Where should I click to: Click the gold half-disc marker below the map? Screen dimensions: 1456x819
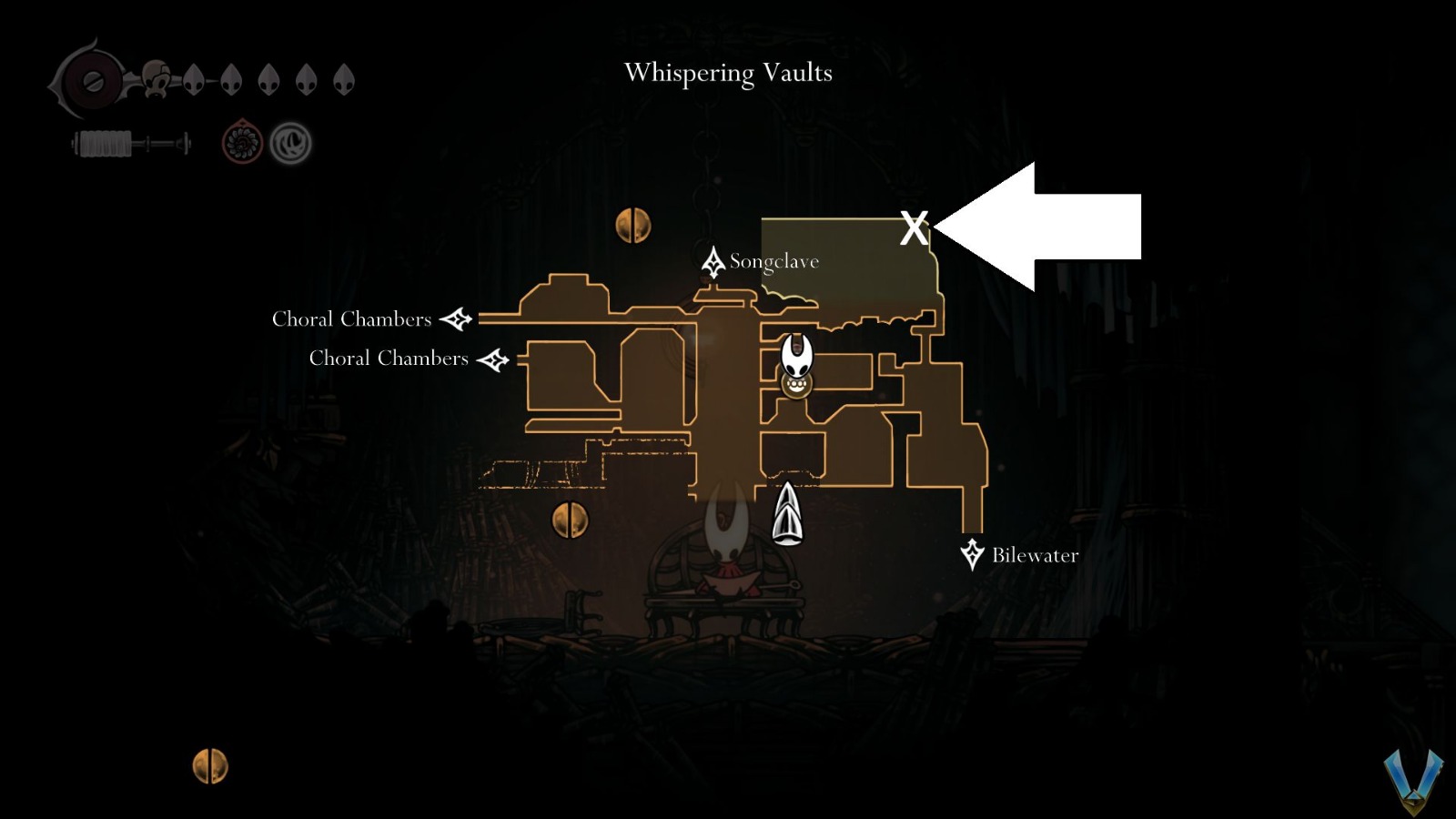571,521
